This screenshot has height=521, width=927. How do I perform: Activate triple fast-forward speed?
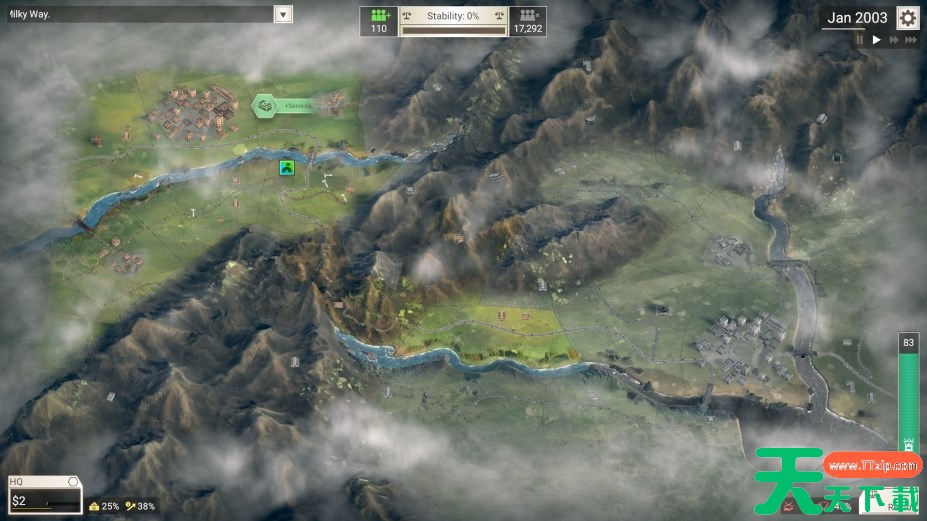pos(910,40)
